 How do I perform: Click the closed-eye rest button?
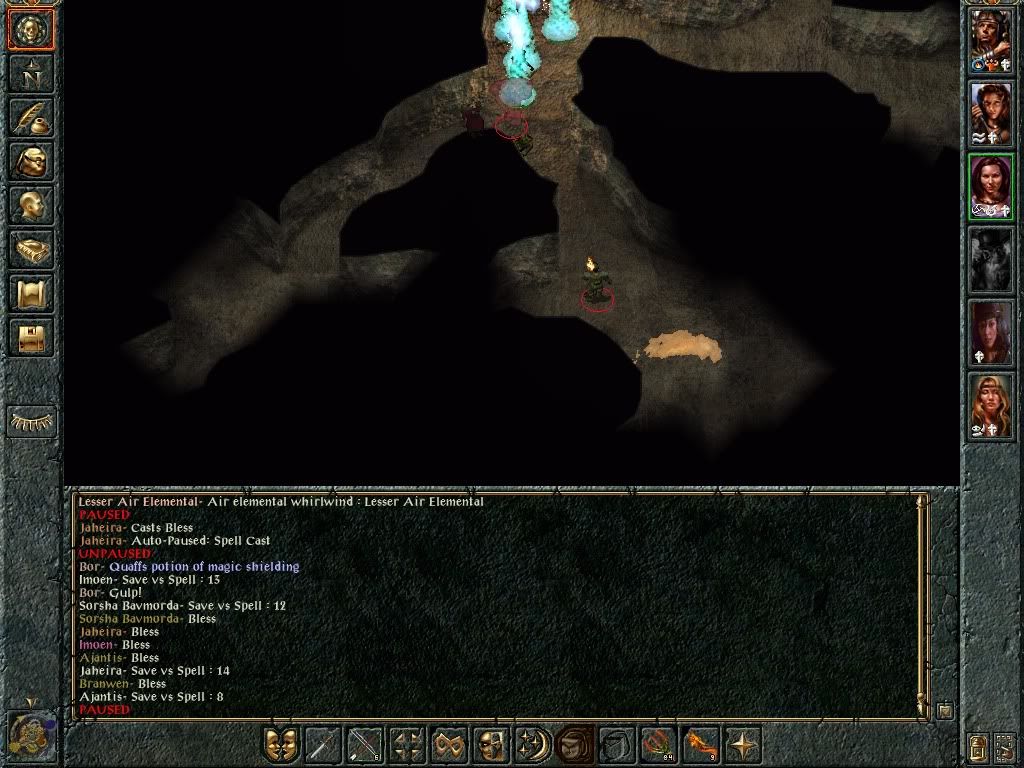point(31,422)
